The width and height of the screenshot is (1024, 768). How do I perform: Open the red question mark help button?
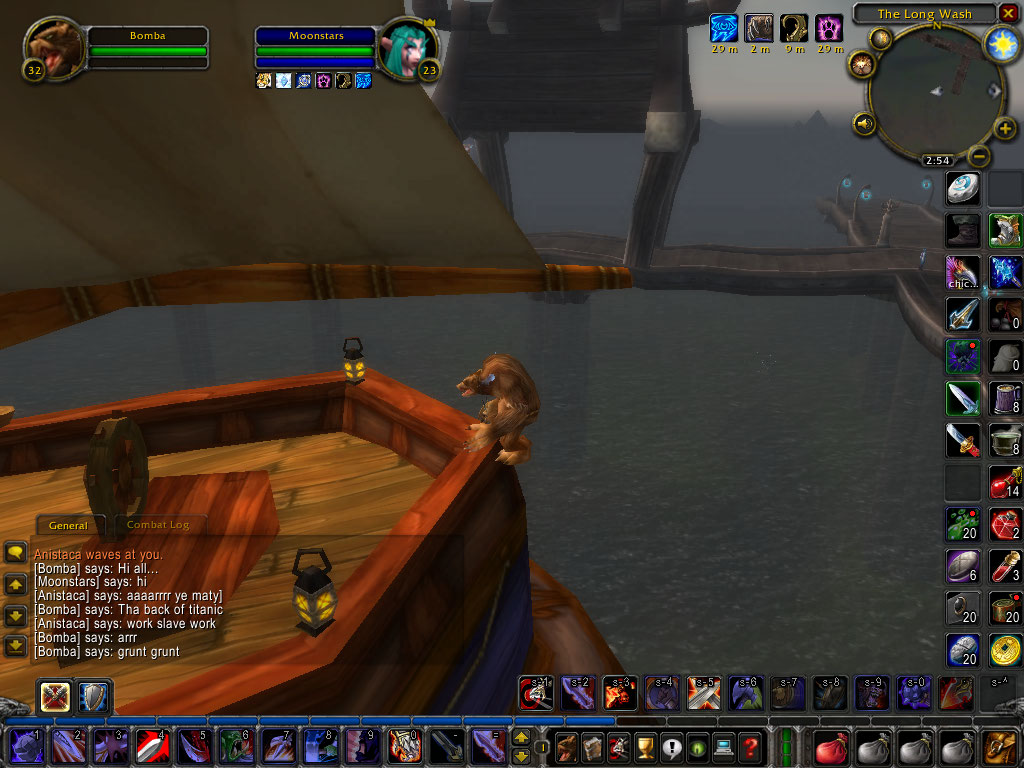750,746
